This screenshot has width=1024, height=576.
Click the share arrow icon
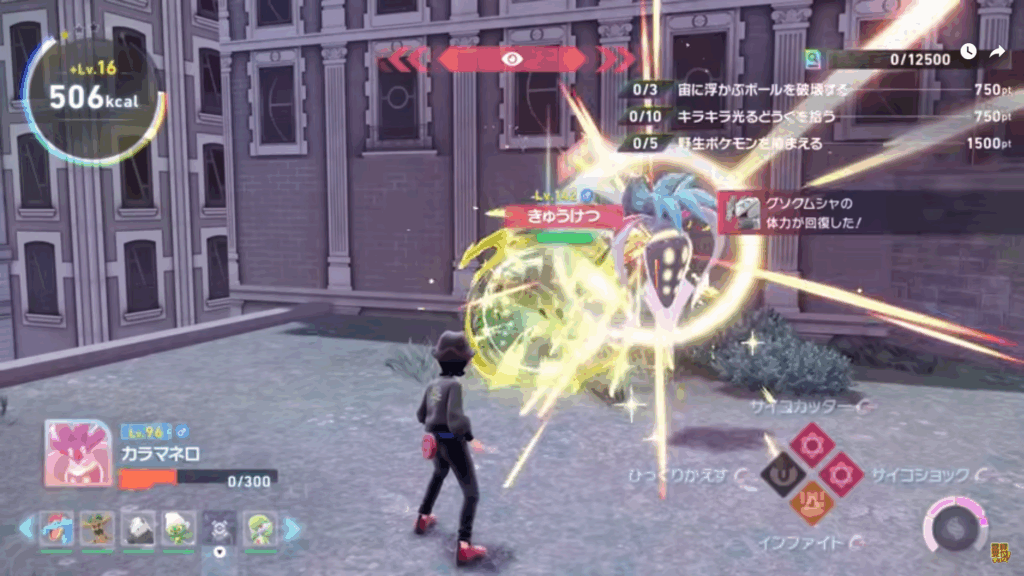click(x=996, y=52)
